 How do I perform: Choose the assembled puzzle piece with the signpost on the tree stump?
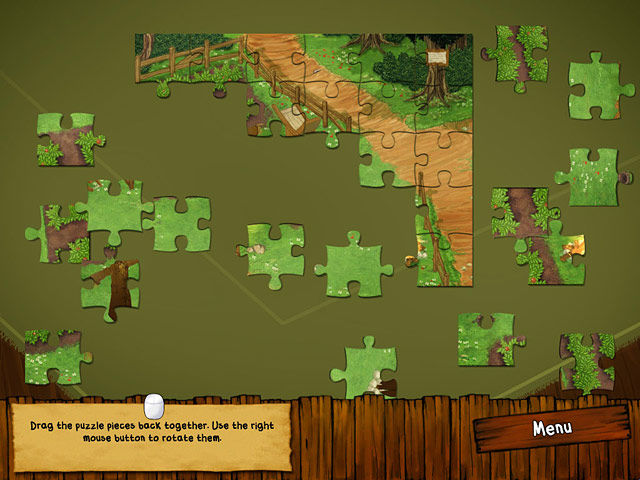[x=437, y=72]
